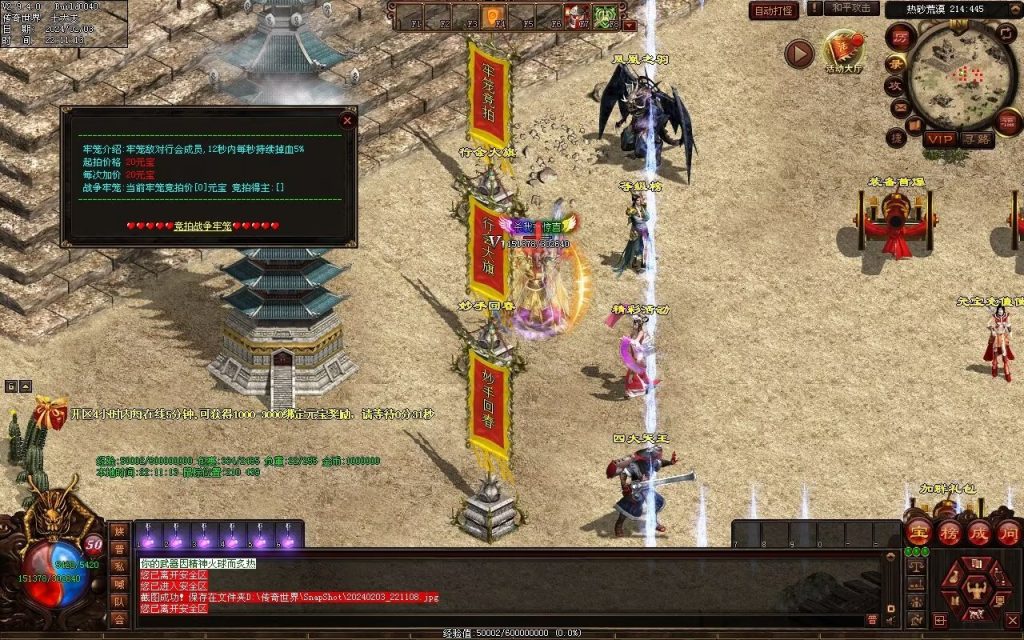Screen dimensions: 1024x640
Task: Open the gift box reward icon
Action: click(x=47, y=412)
